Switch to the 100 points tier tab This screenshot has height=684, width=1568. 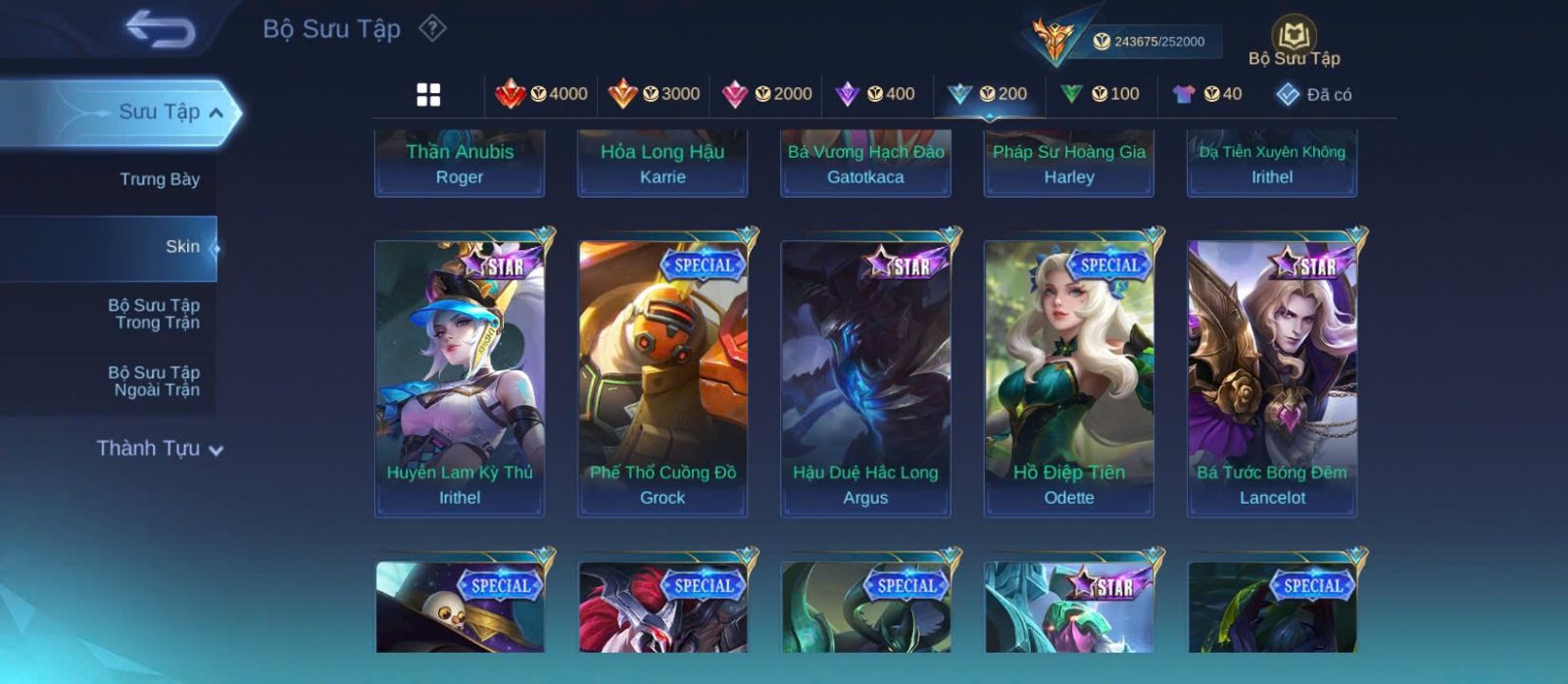click(x=1100, y=94)
